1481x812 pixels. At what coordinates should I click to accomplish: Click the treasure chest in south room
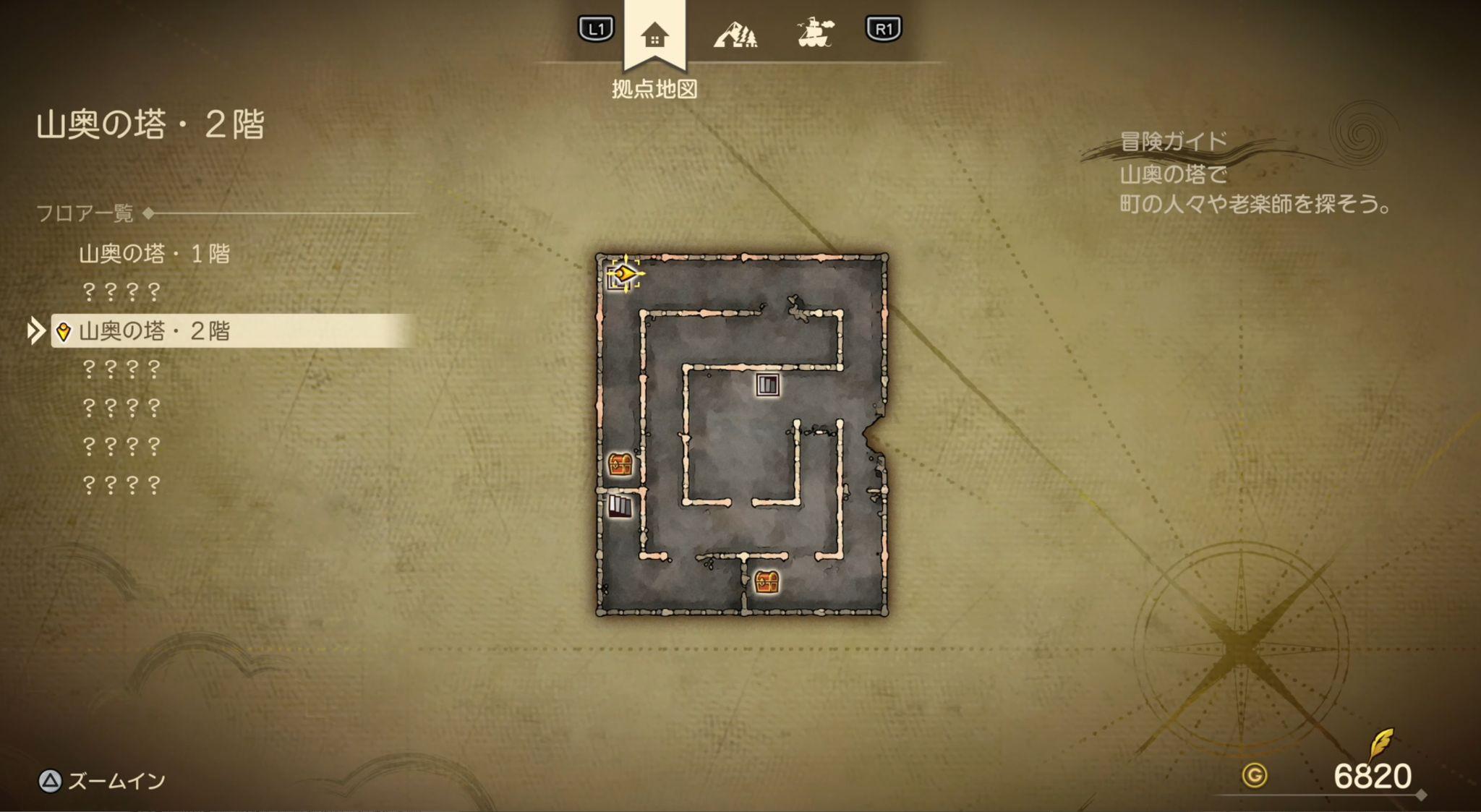point(766,581)
